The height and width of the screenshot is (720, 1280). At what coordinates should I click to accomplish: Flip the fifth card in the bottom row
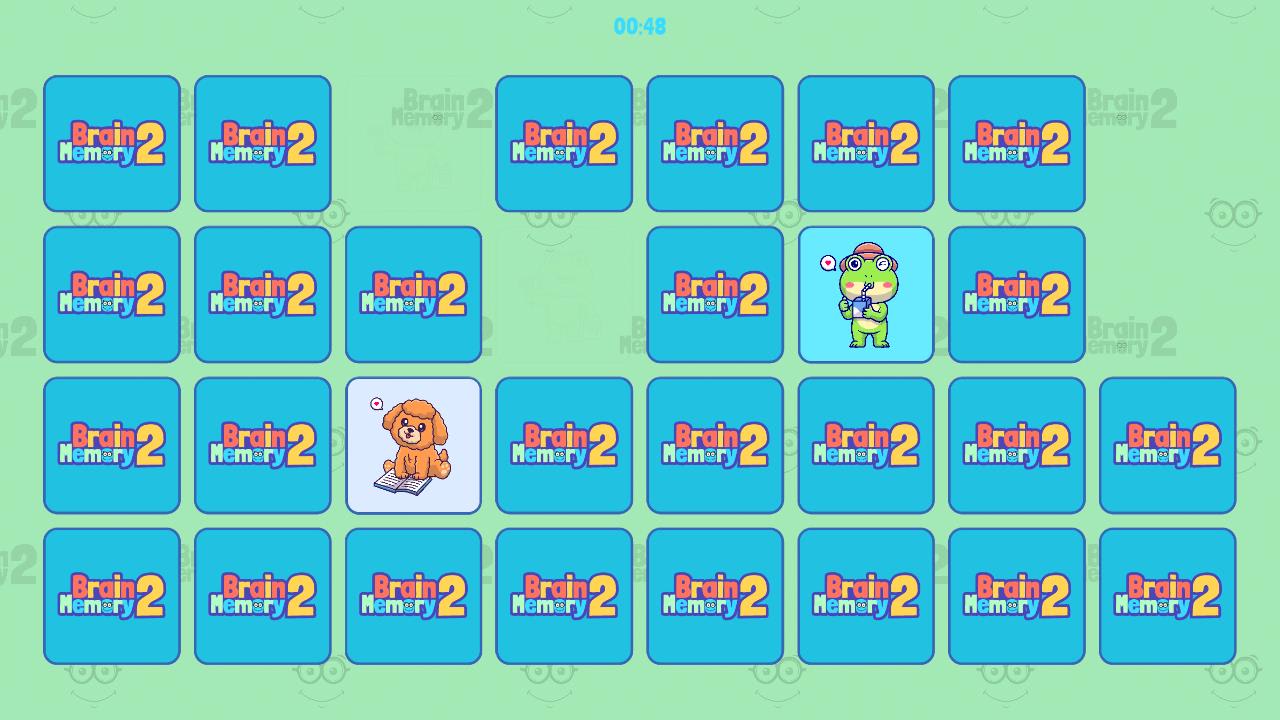(x=715, y=595)
